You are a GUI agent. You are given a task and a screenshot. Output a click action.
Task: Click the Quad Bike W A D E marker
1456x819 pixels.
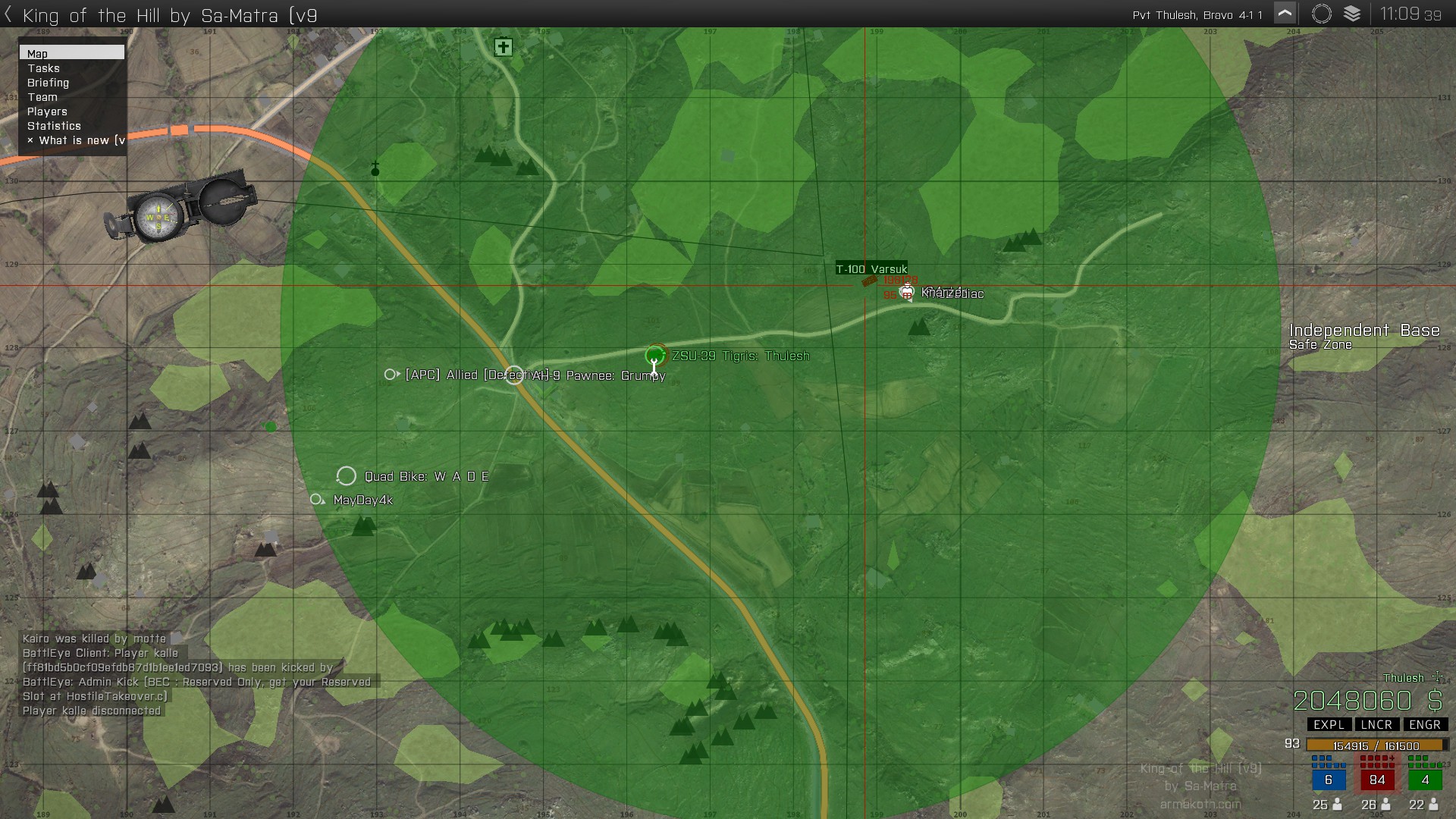(x=347, y=476)
